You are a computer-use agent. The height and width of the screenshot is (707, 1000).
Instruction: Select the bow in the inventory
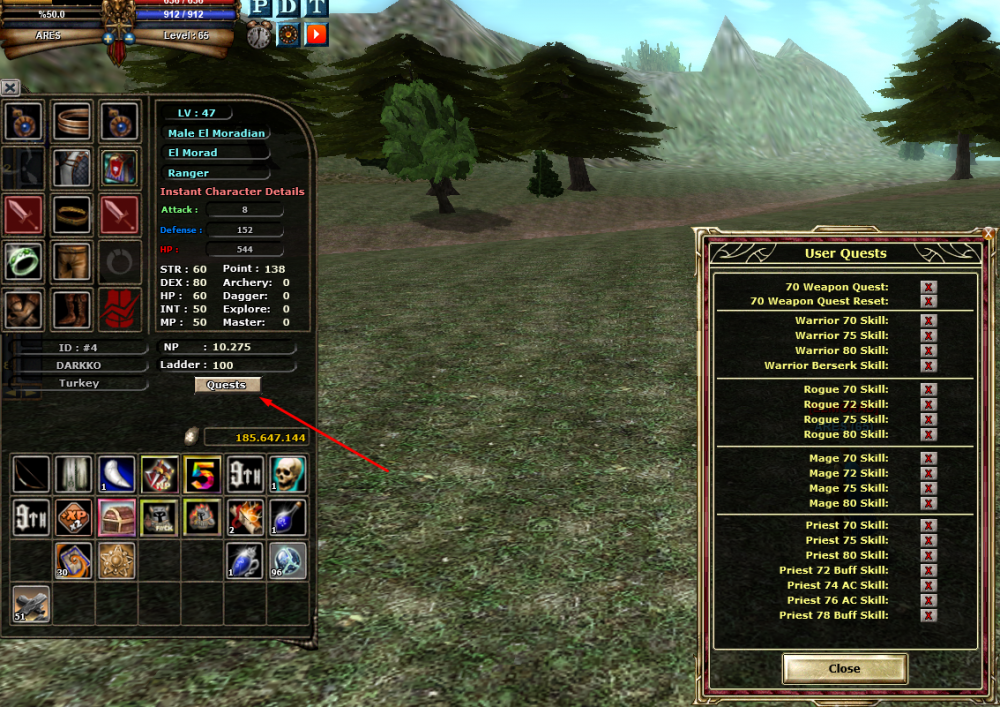click(31, 474)
